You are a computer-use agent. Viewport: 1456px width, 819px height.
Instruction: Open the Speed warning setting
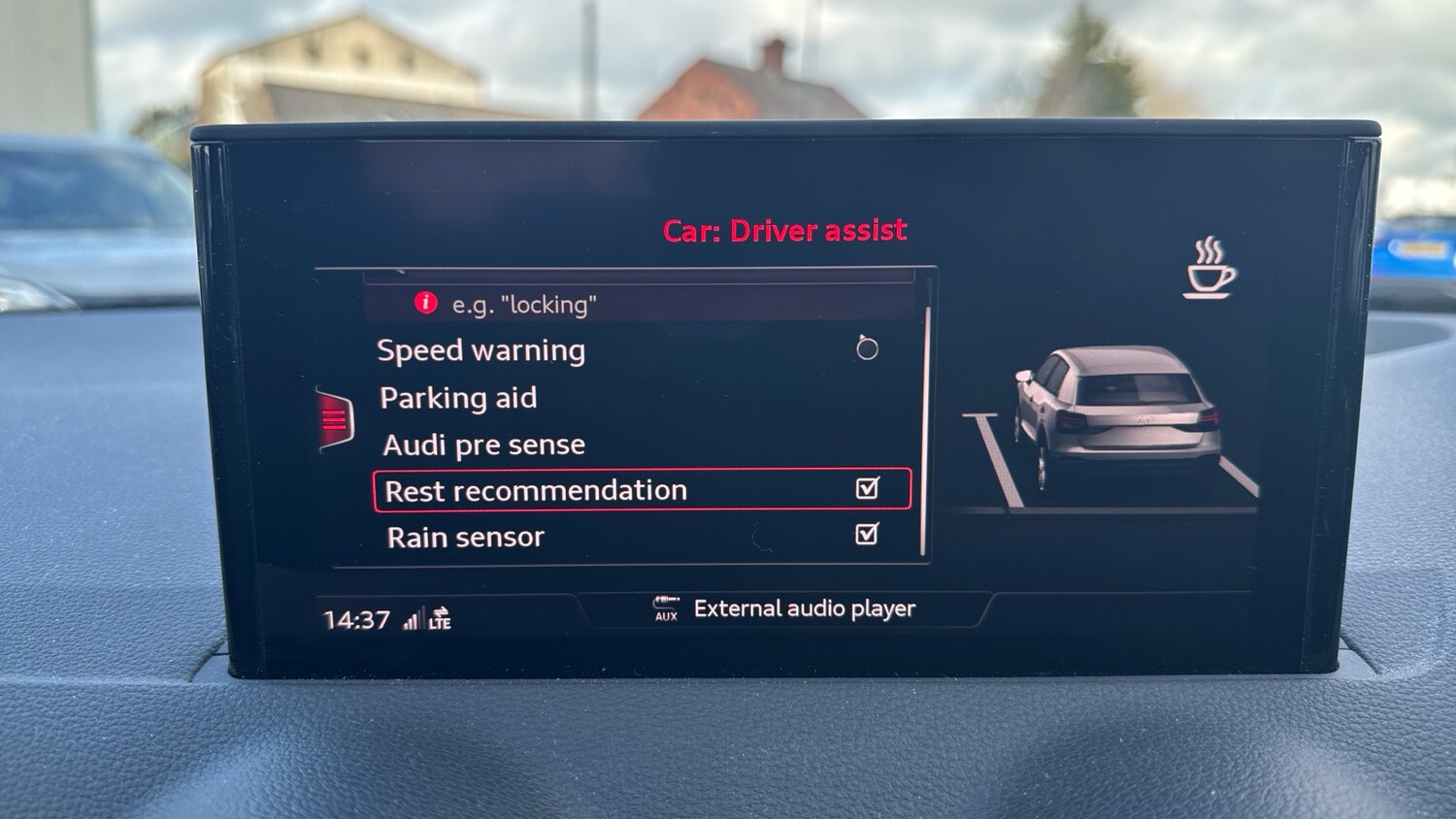(x=481, y=350)
